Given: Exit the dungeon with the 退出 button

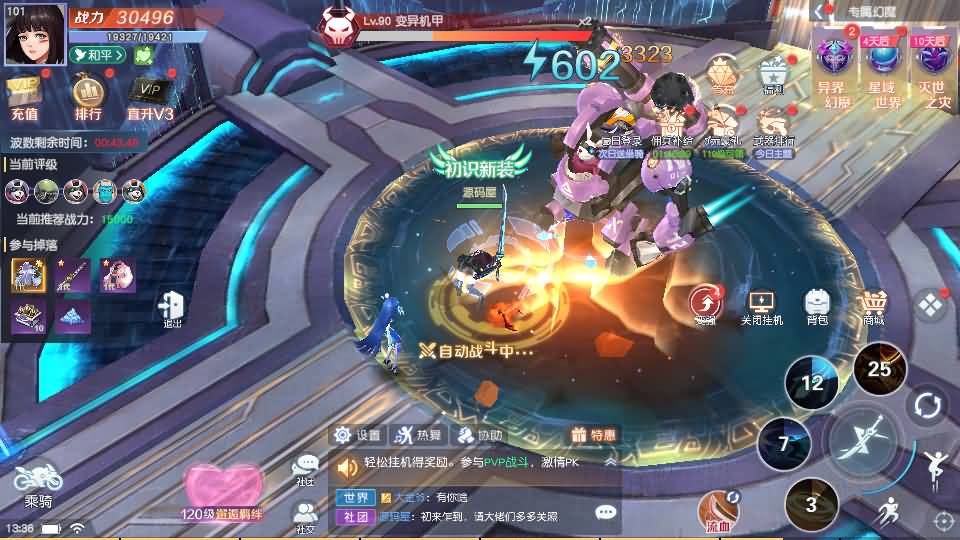Looking at the screenshot, I should [173, 308].
